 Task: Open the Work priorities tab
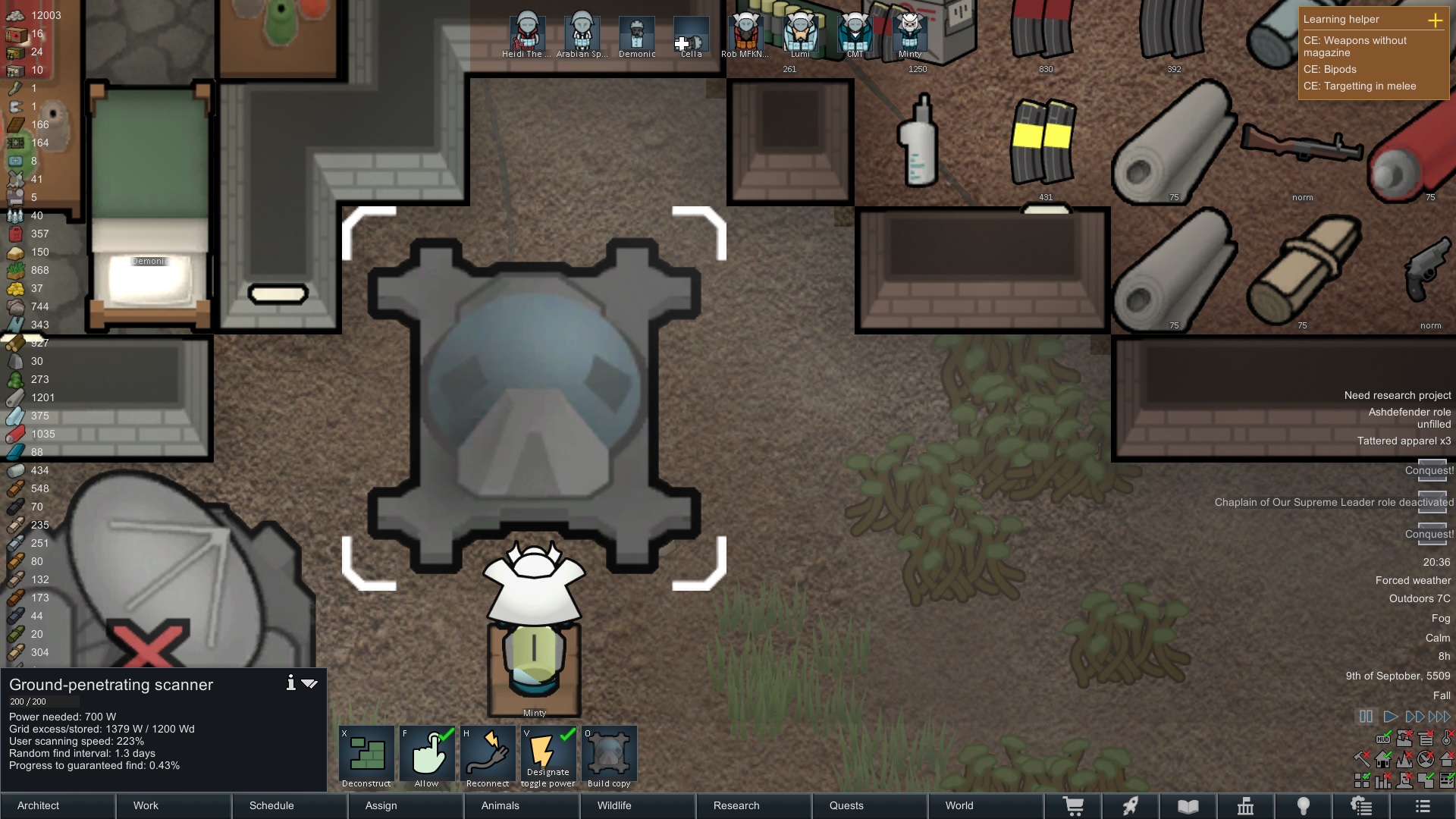174,805
